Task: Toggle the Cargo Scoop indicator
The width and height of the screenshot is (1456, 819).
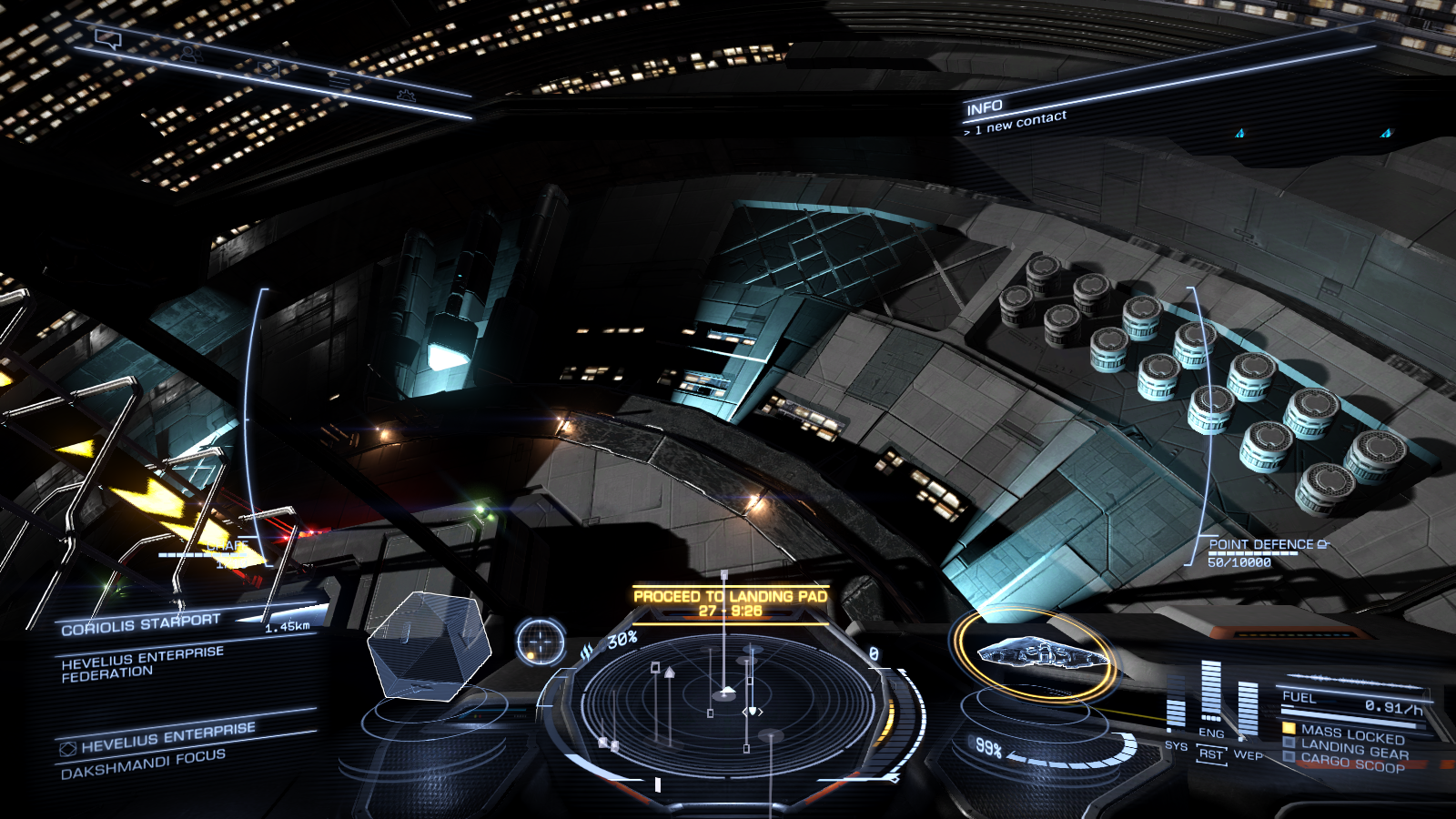Action: click(x=1352, y=763)
